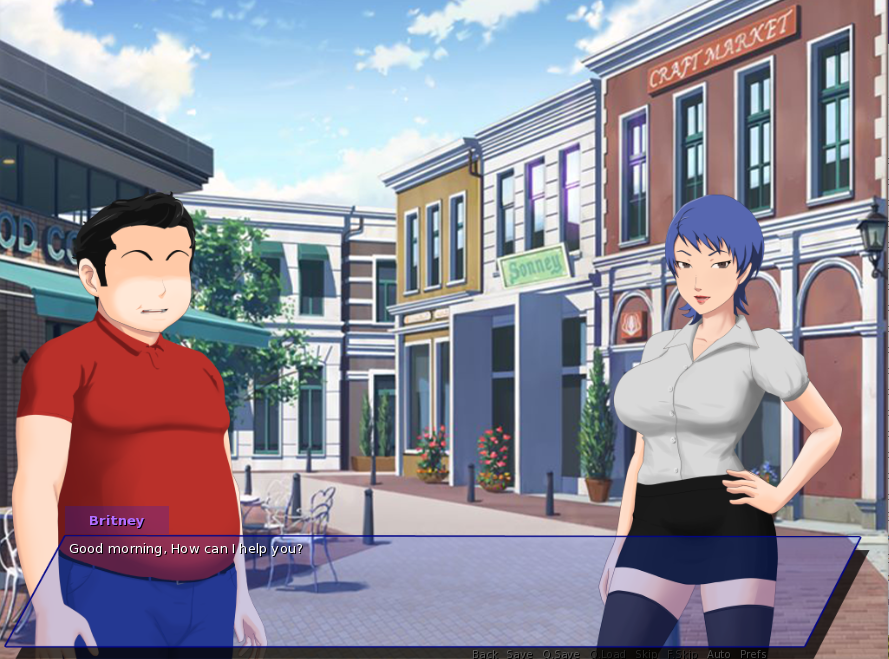Open the Save menu
Image resolution: width=889 pixels, height=659 pixels.
(519, 654)
